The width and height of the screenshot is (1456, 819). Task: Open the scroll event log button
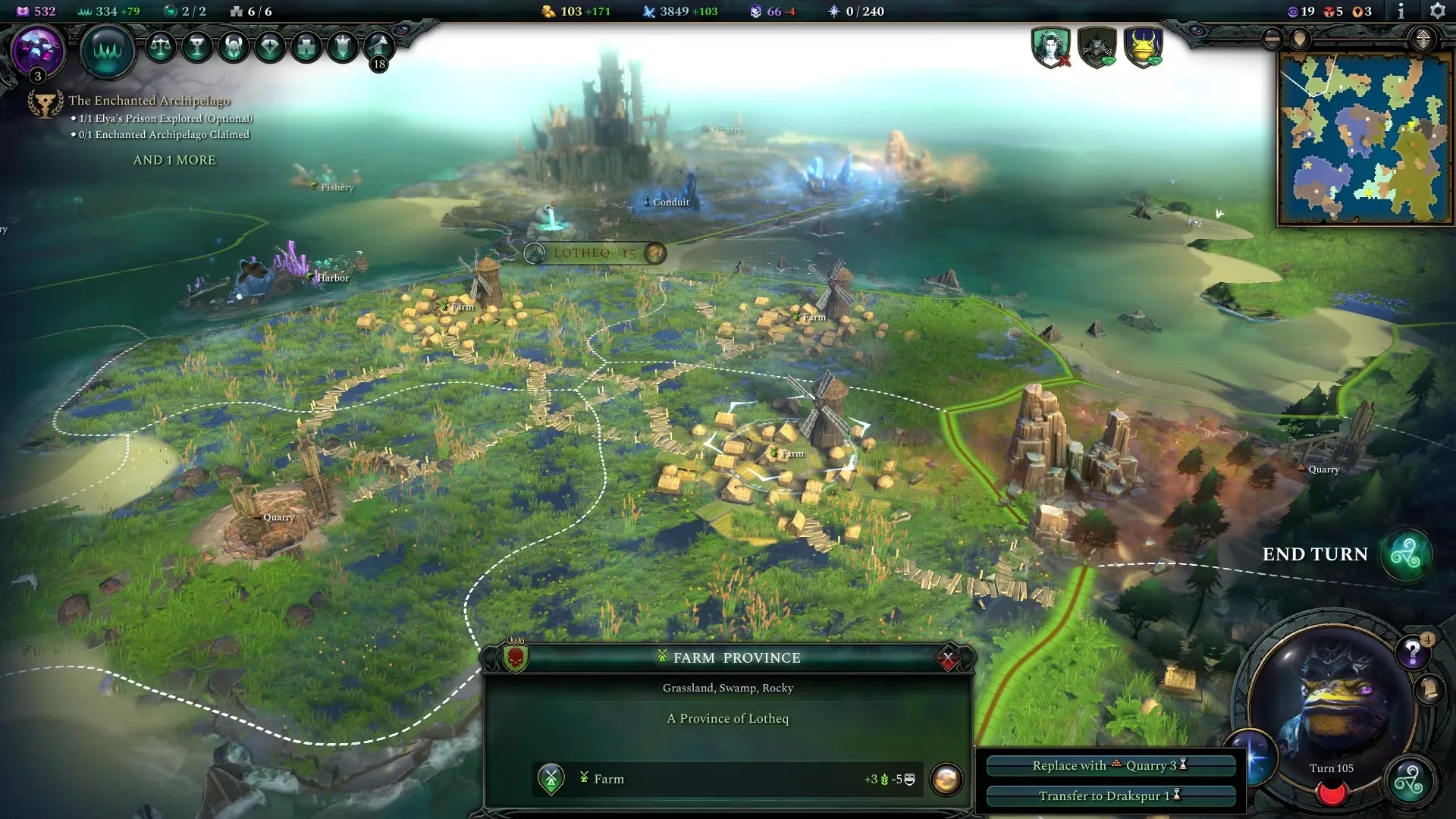pos(1429,690)
